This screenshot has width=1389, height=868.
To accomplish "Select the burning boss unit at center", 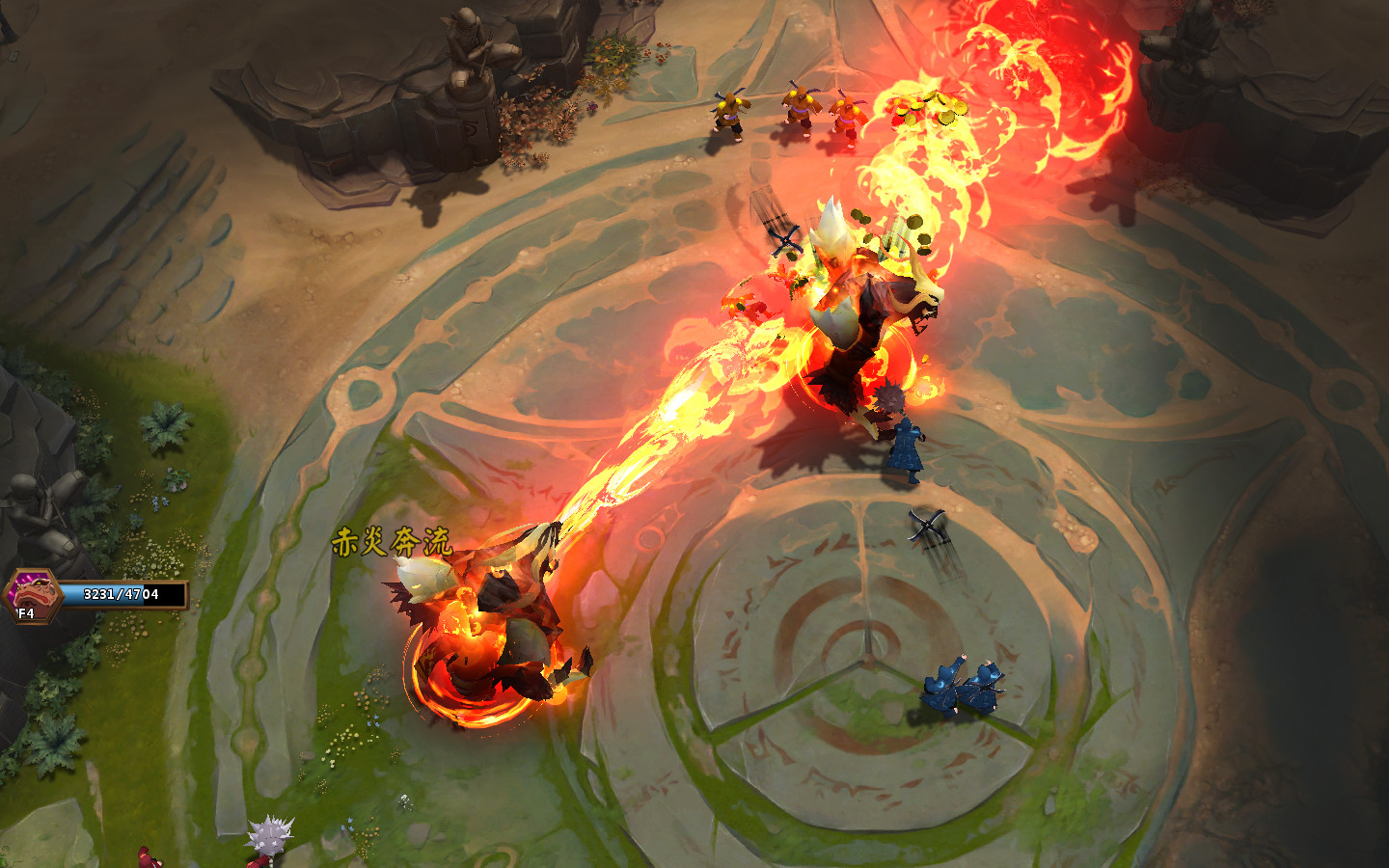I will point(849,318).
